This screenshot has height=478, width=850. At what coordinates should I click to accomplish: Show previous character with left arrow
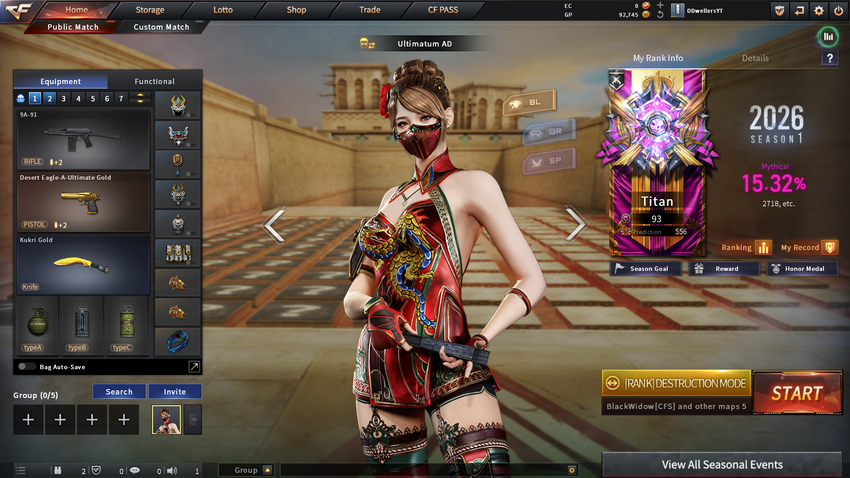point(274,224)
